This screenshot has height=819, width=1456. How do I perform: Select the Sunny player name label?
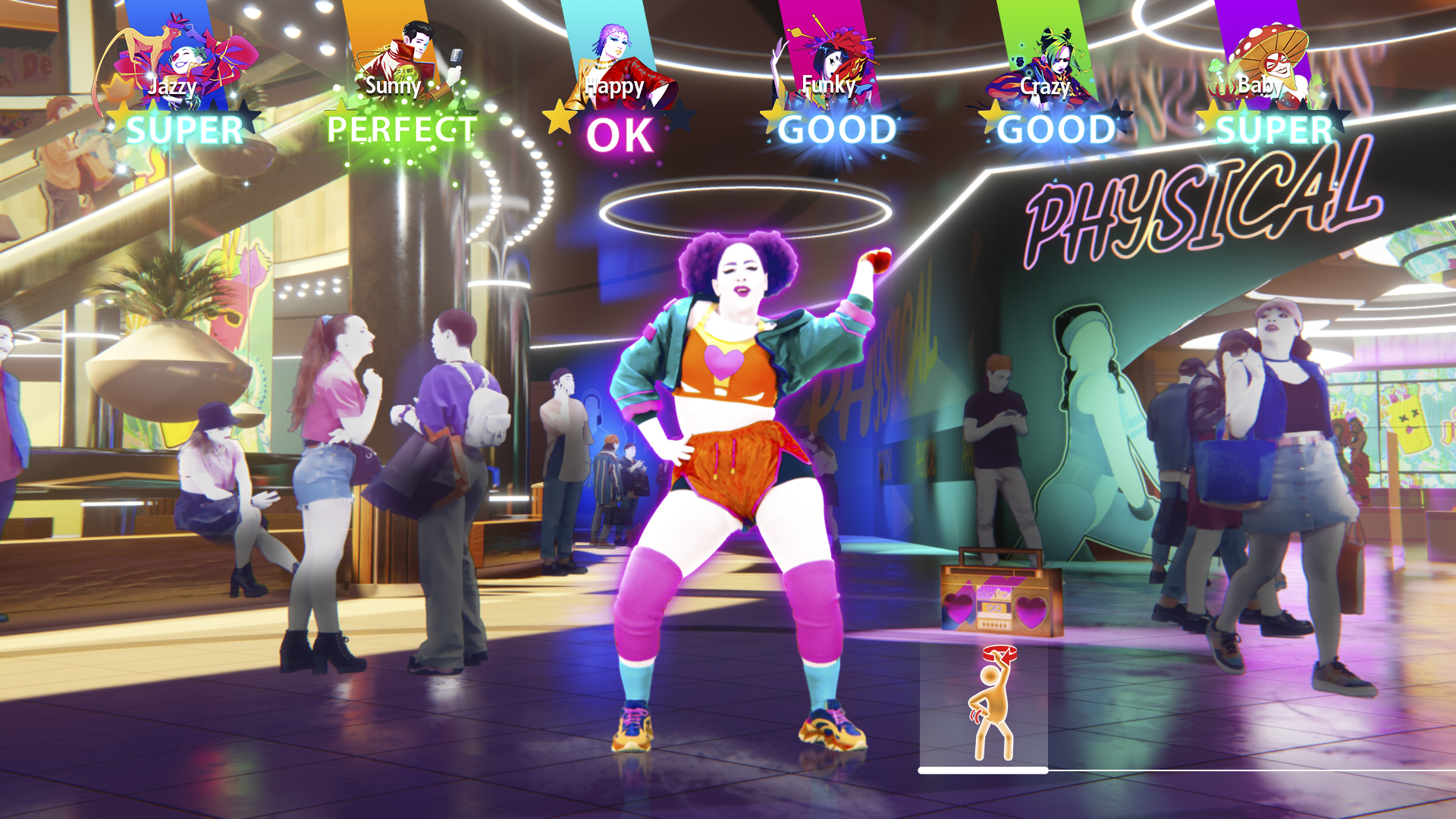(392, 86)
